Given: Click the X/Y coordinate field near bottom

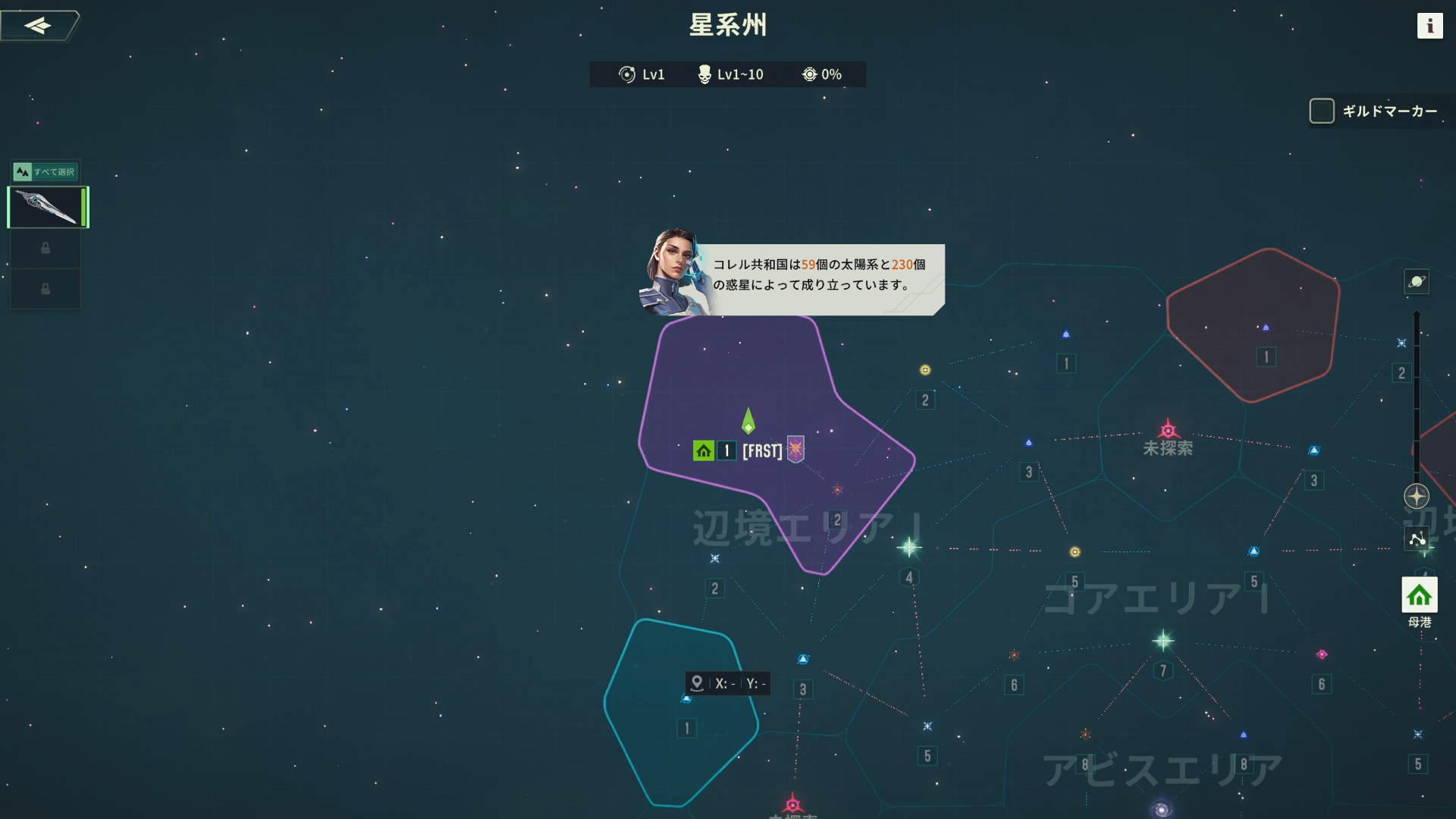Looking at the screenshot, I should (728, 683).
